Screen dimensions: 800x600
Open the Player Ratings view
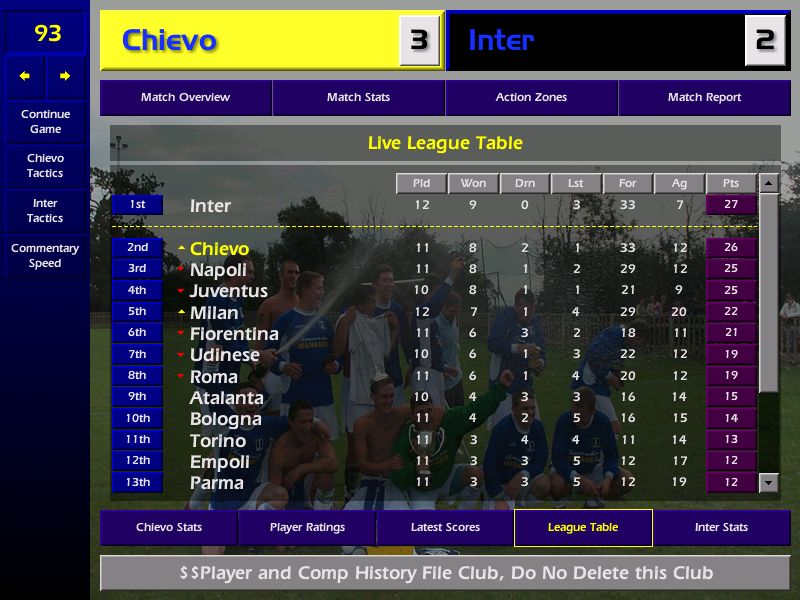[x=307, y=528]
